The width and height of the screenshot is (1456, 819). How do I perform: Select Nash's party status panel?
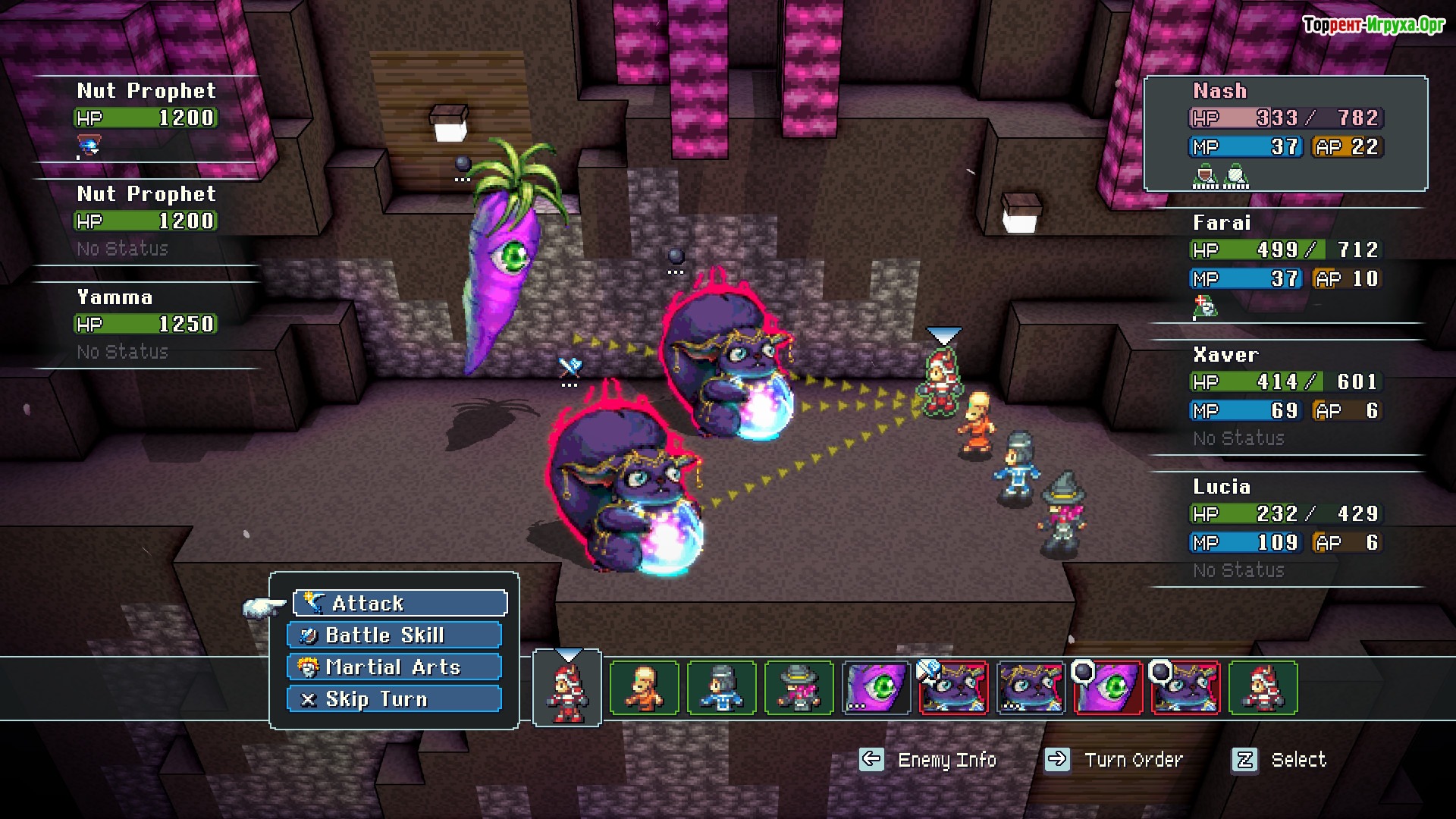pos(1285,133)
